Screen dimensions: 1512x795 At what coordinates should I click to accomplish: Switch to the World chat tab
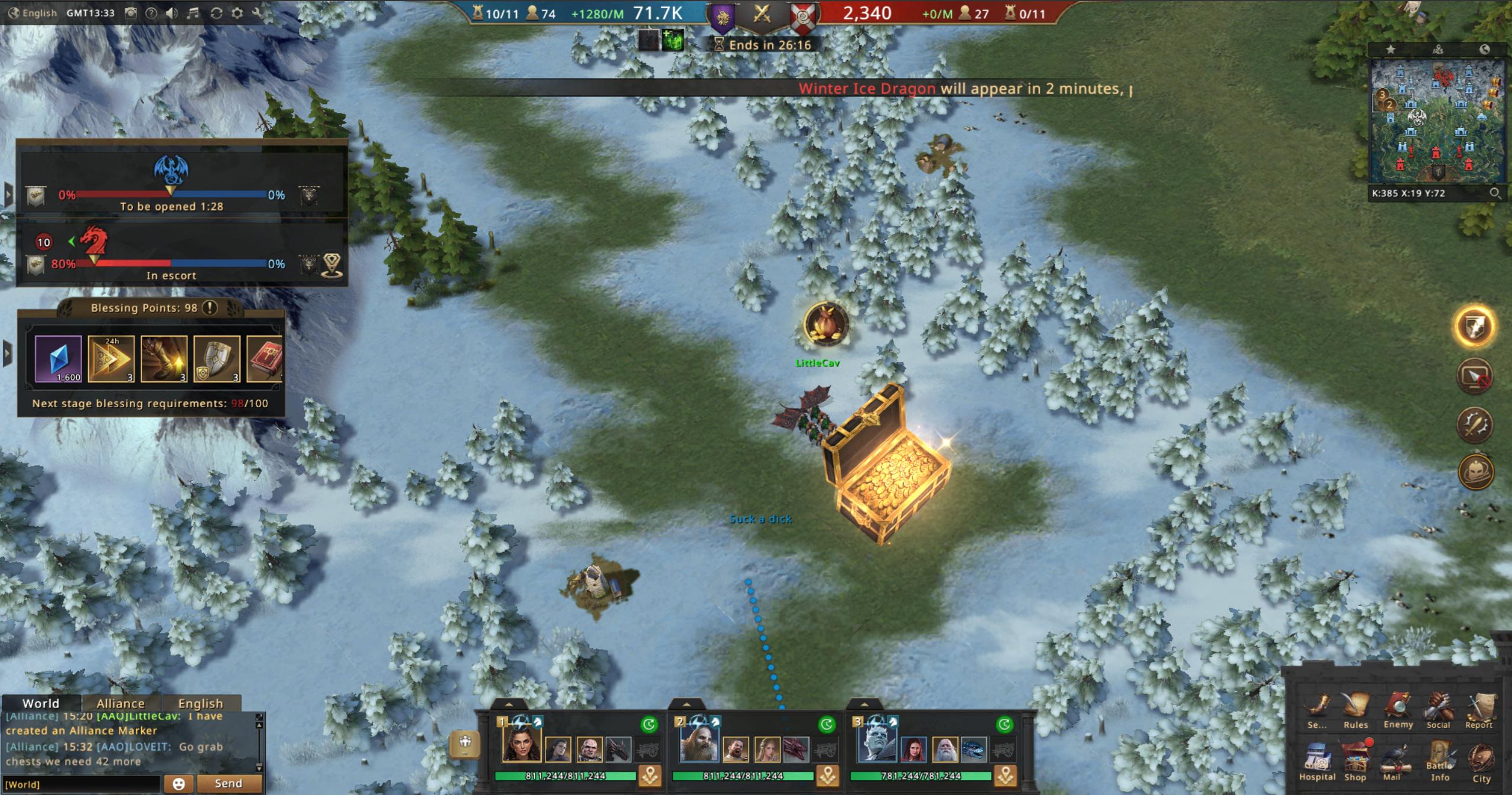pyautogui.click(x=41, y=703)
